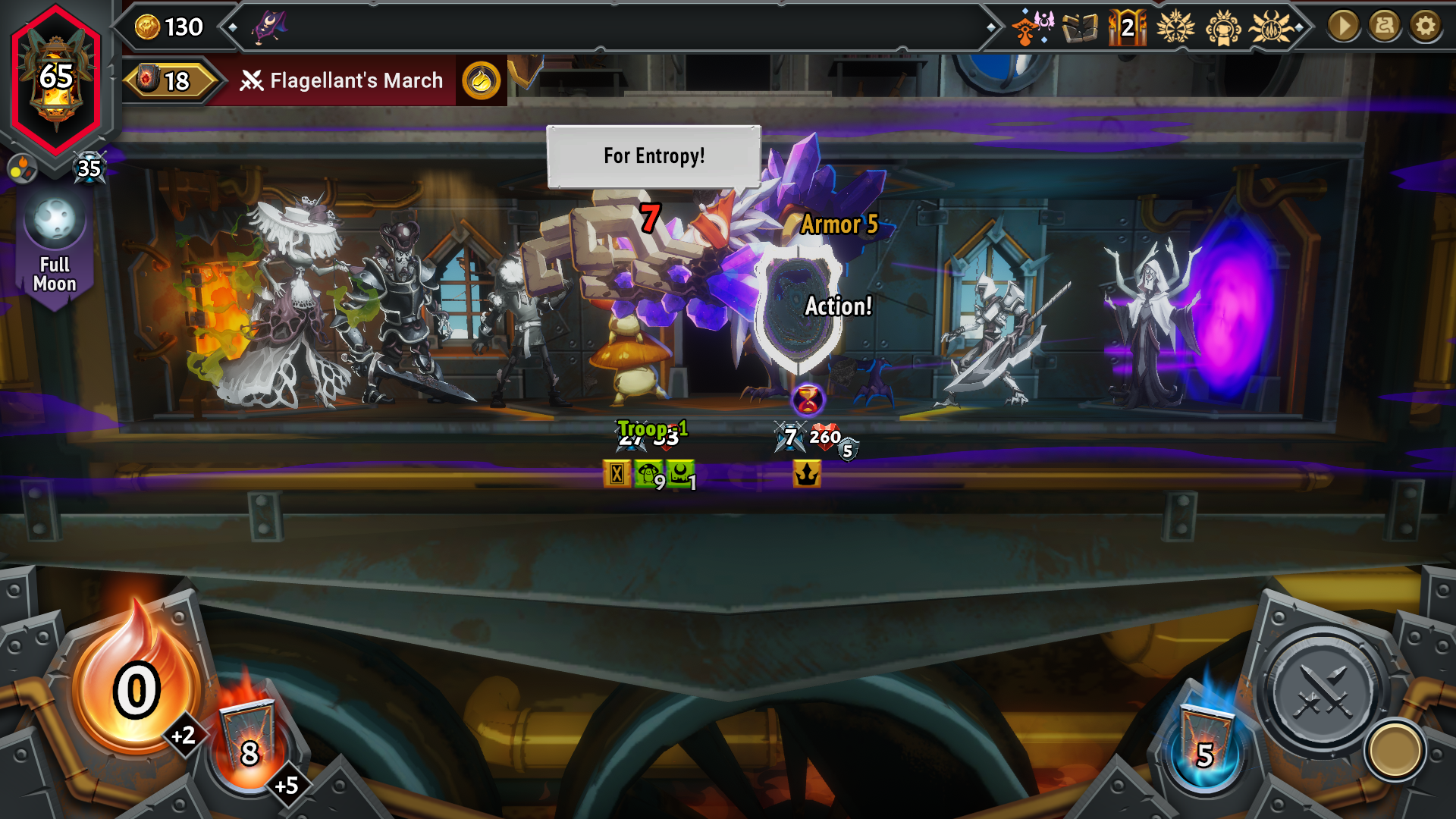Image resolution: width=1456 pixels, height=819 pixels.
Task: Click the pink fairy companion icon
Action: click(x=1046, y=23)
